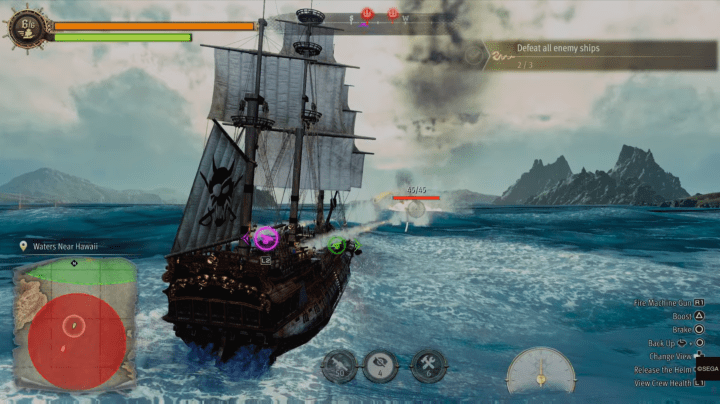Click the ship speed gauge dial
The width and height of the screenshot is (720, 404).
tap(540, 372)
